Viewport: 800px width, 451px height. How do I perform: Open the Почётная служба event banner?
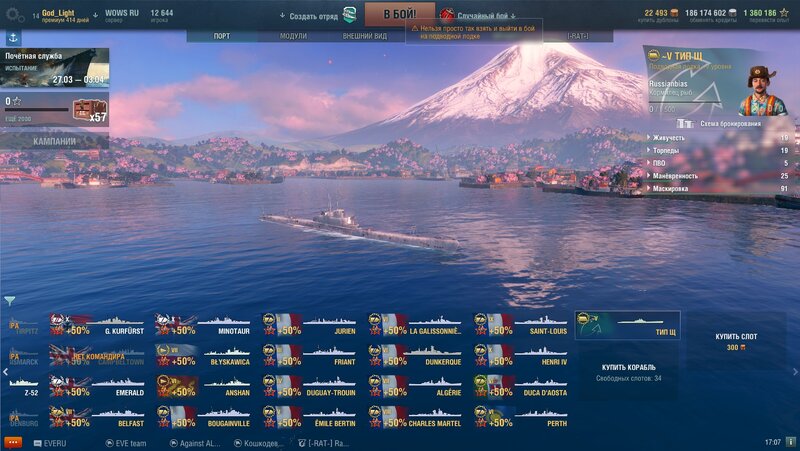pyautogui.click(x=54, y=68)
